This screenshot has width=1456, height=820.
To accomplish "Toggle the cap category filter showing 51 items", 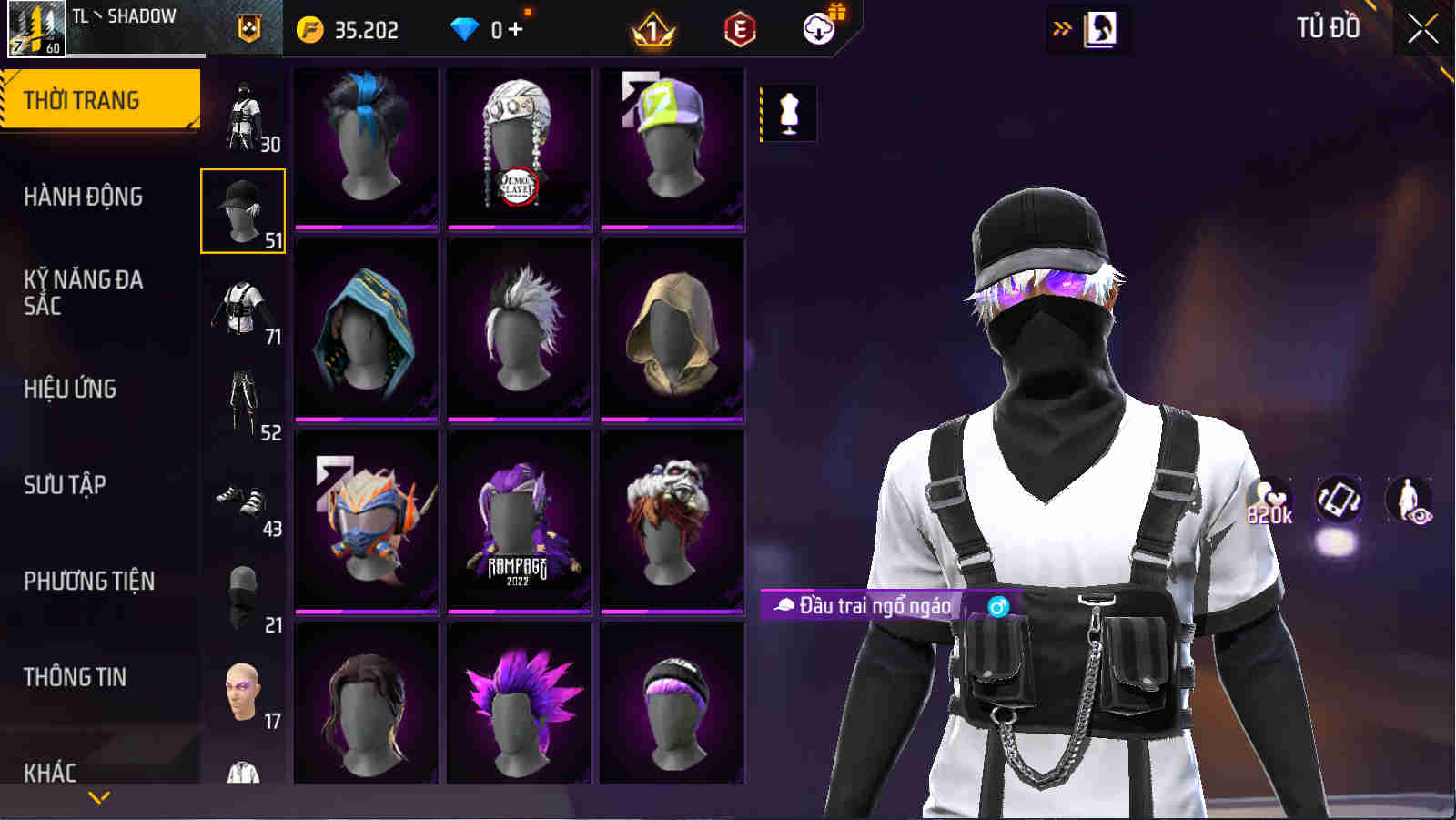I will click(242, 209).
